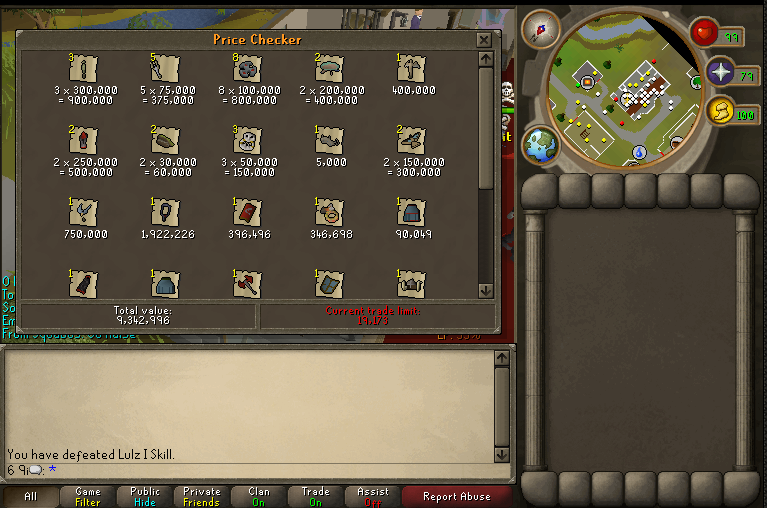767x508 pixels.
Task: Select the stack of eight priced 800,000
Action: tap(248, 69)
